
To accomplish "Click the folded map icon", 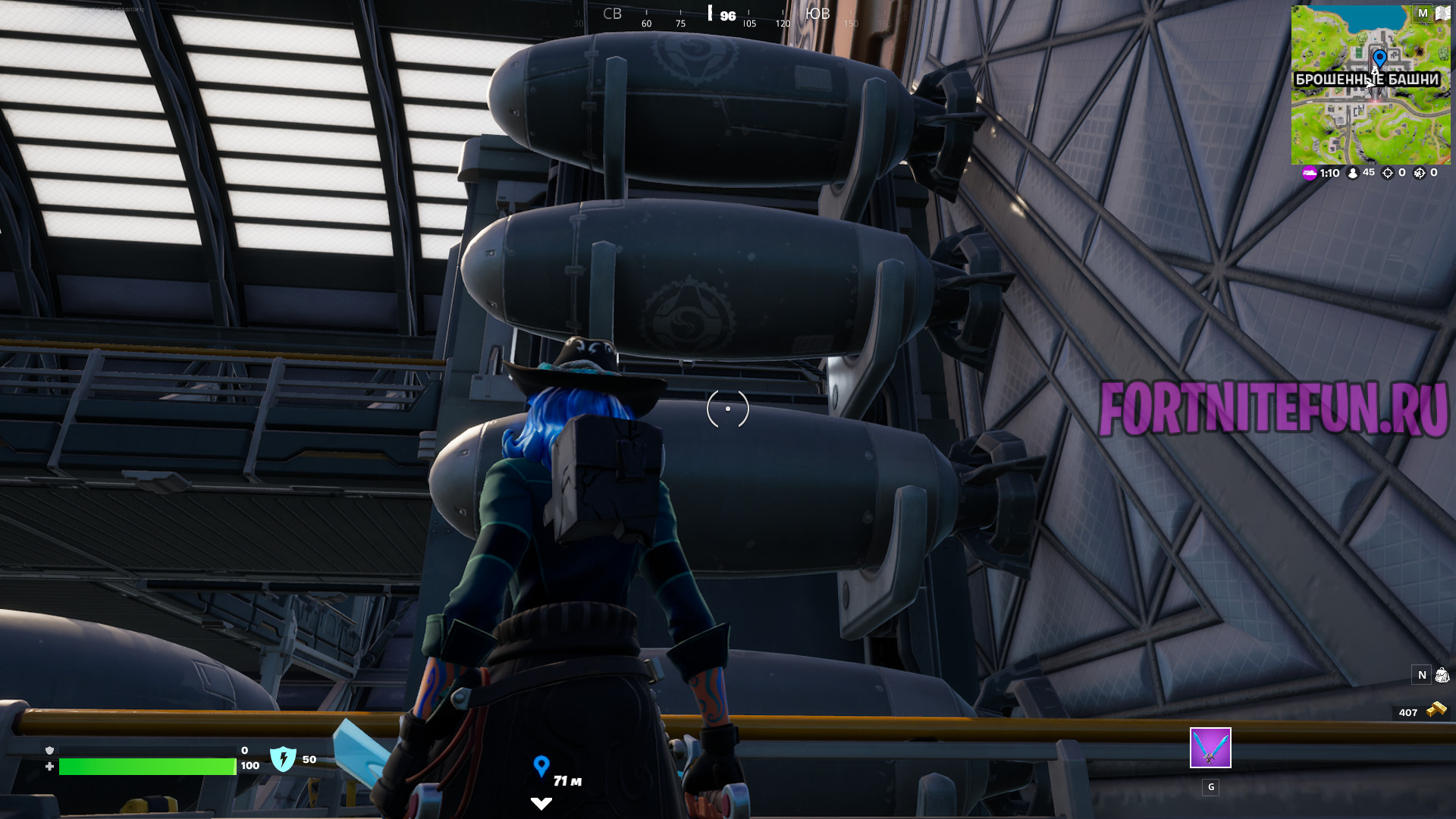I will [1442, 13].
